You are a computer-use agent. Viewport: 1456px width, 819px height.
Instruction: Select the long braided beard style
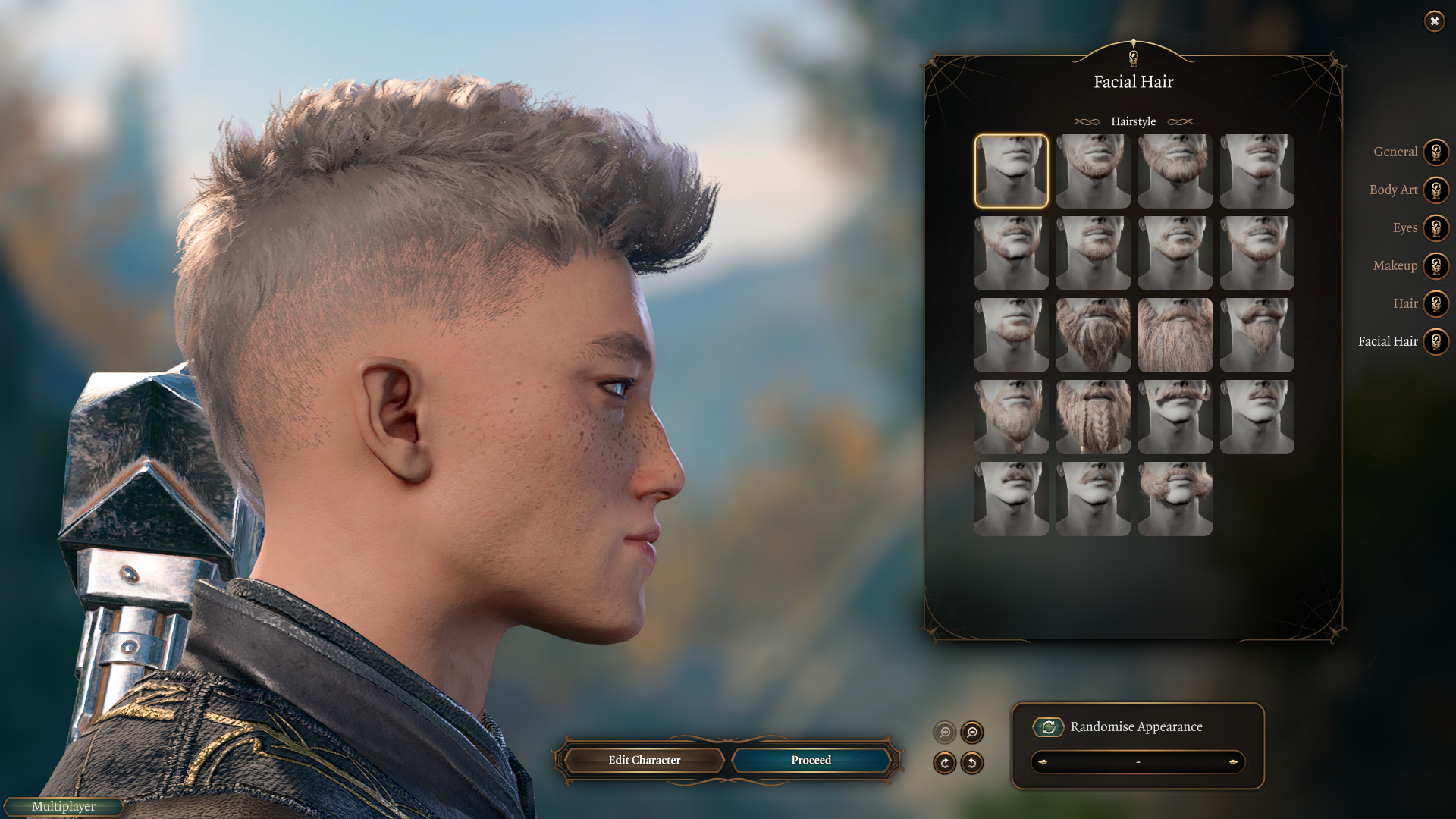[x=1093, y=416]
